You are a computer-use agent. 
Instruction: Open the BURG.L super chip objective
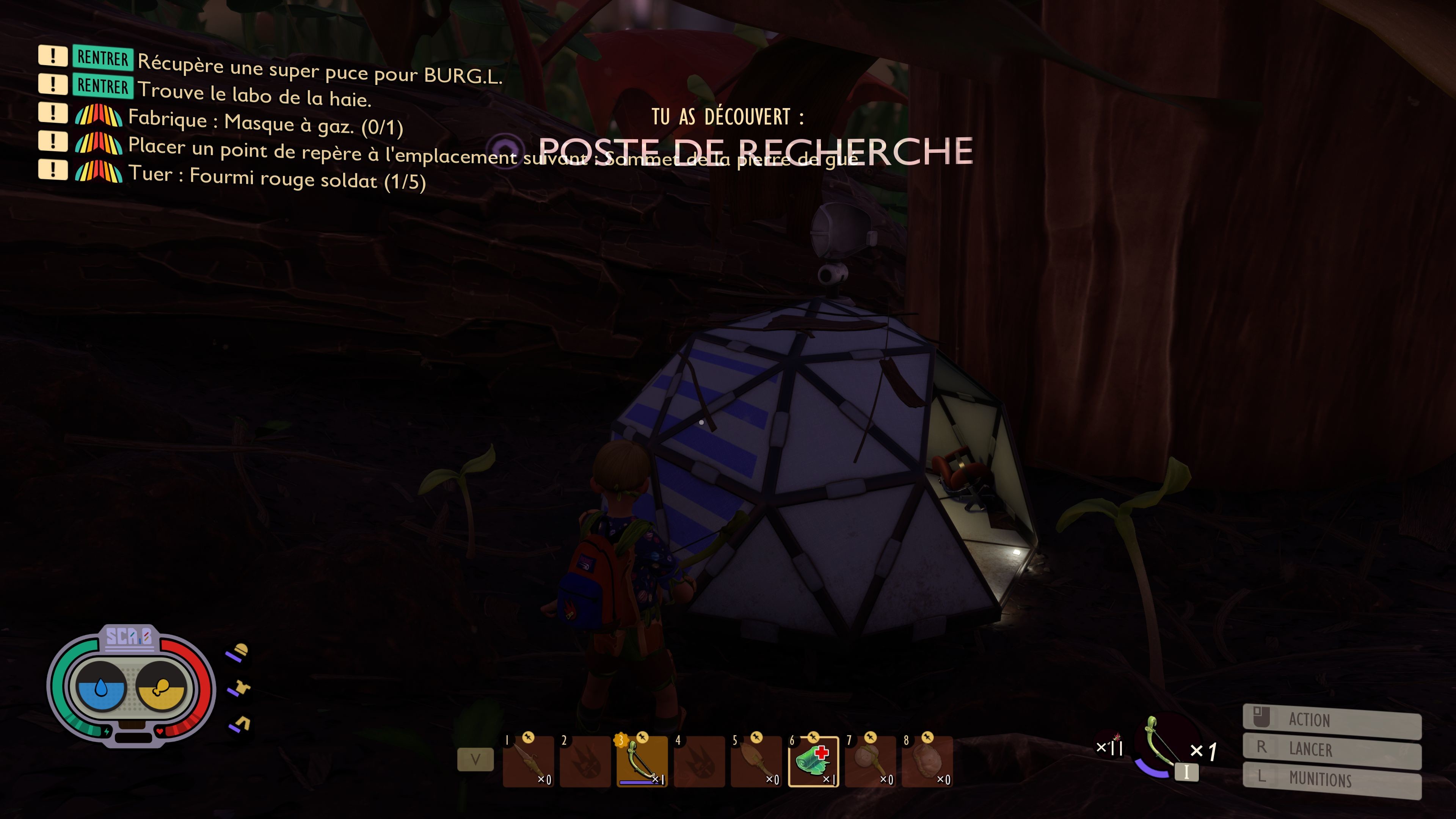click(x=319, y=69)
